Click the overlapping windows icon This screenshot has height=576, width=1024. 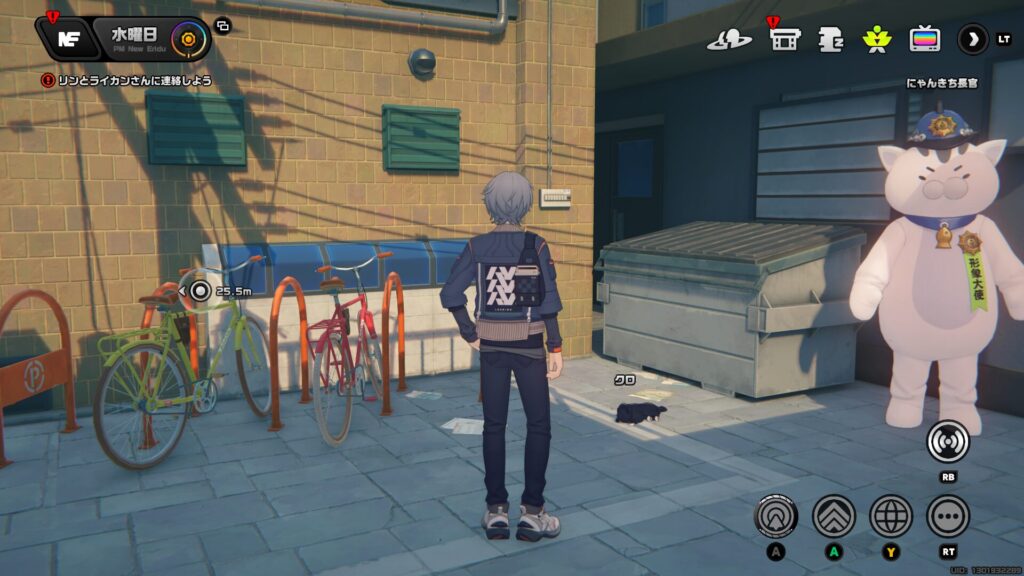coord(222,27)
